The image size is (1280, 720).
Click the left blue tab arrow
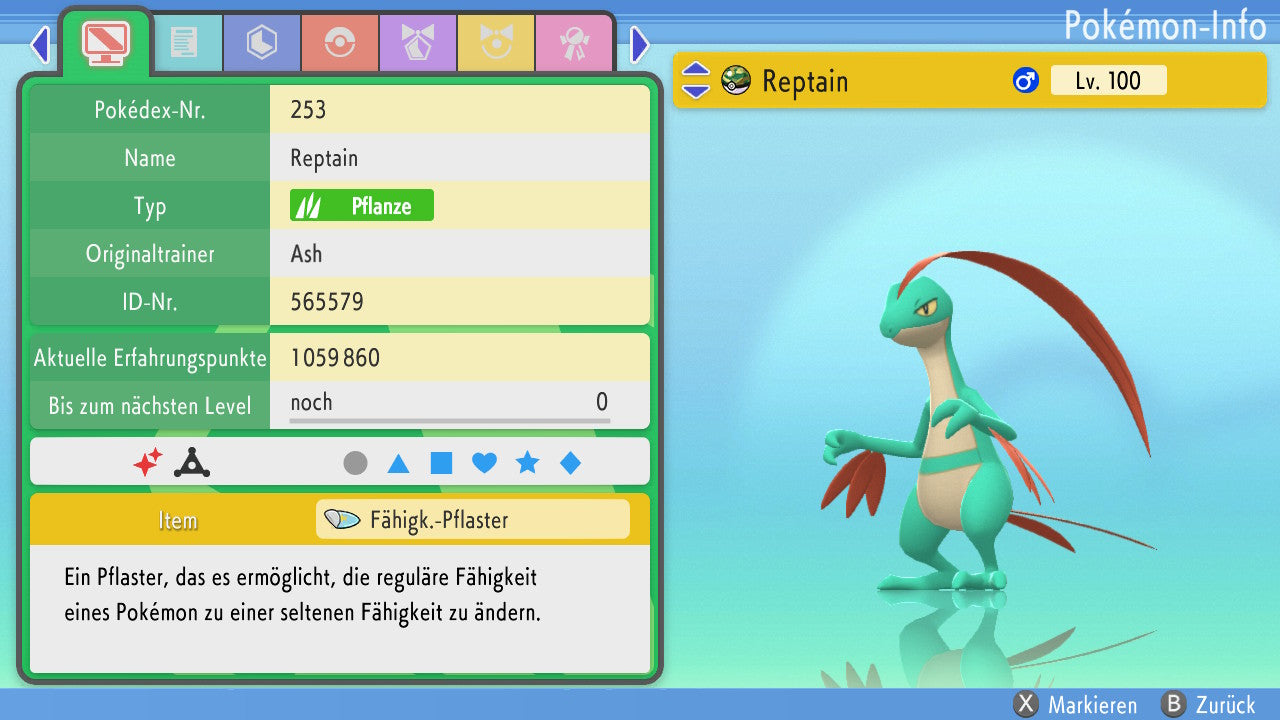click(x=40, y=44)
